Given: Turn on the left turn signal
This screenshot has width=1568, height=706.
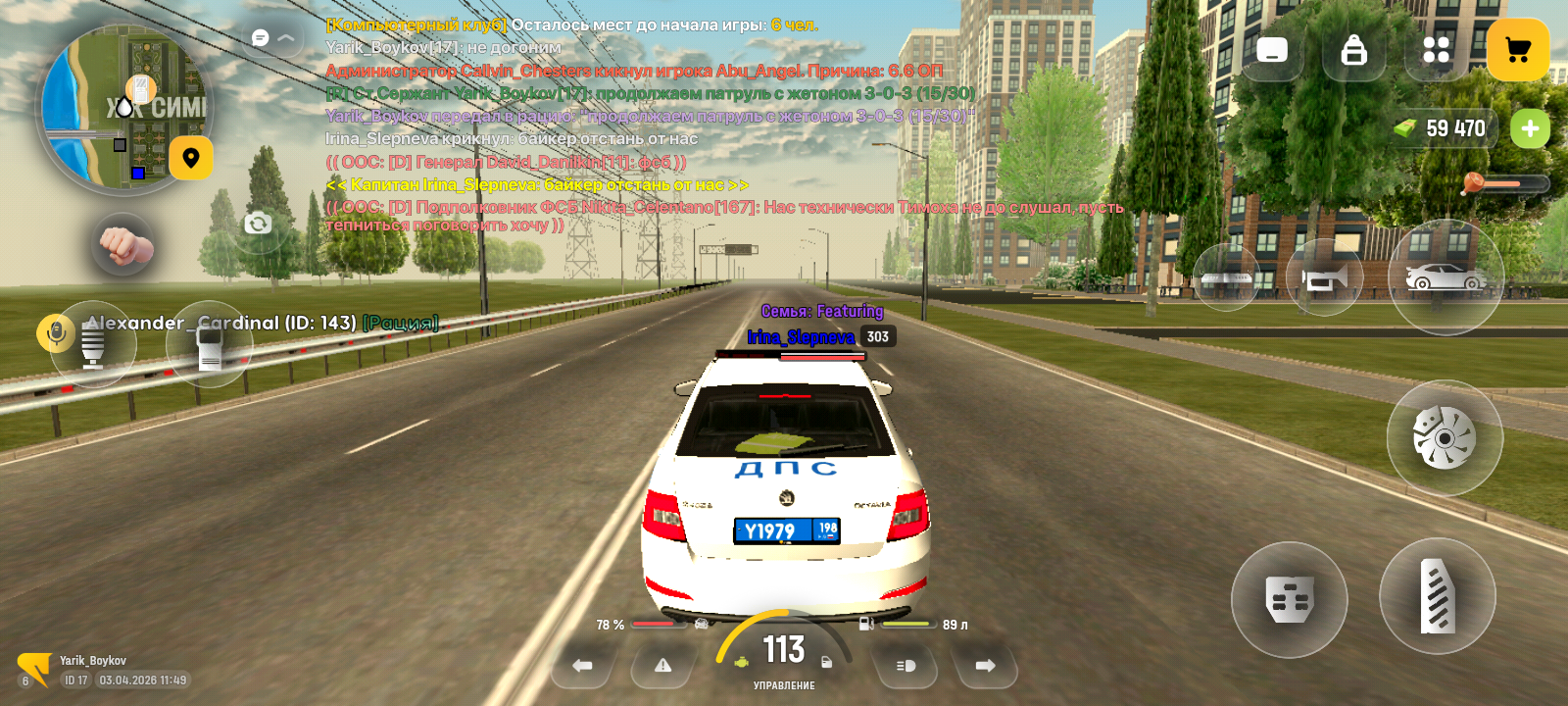Looking at the screenshot, I should (x=582, y=666).
